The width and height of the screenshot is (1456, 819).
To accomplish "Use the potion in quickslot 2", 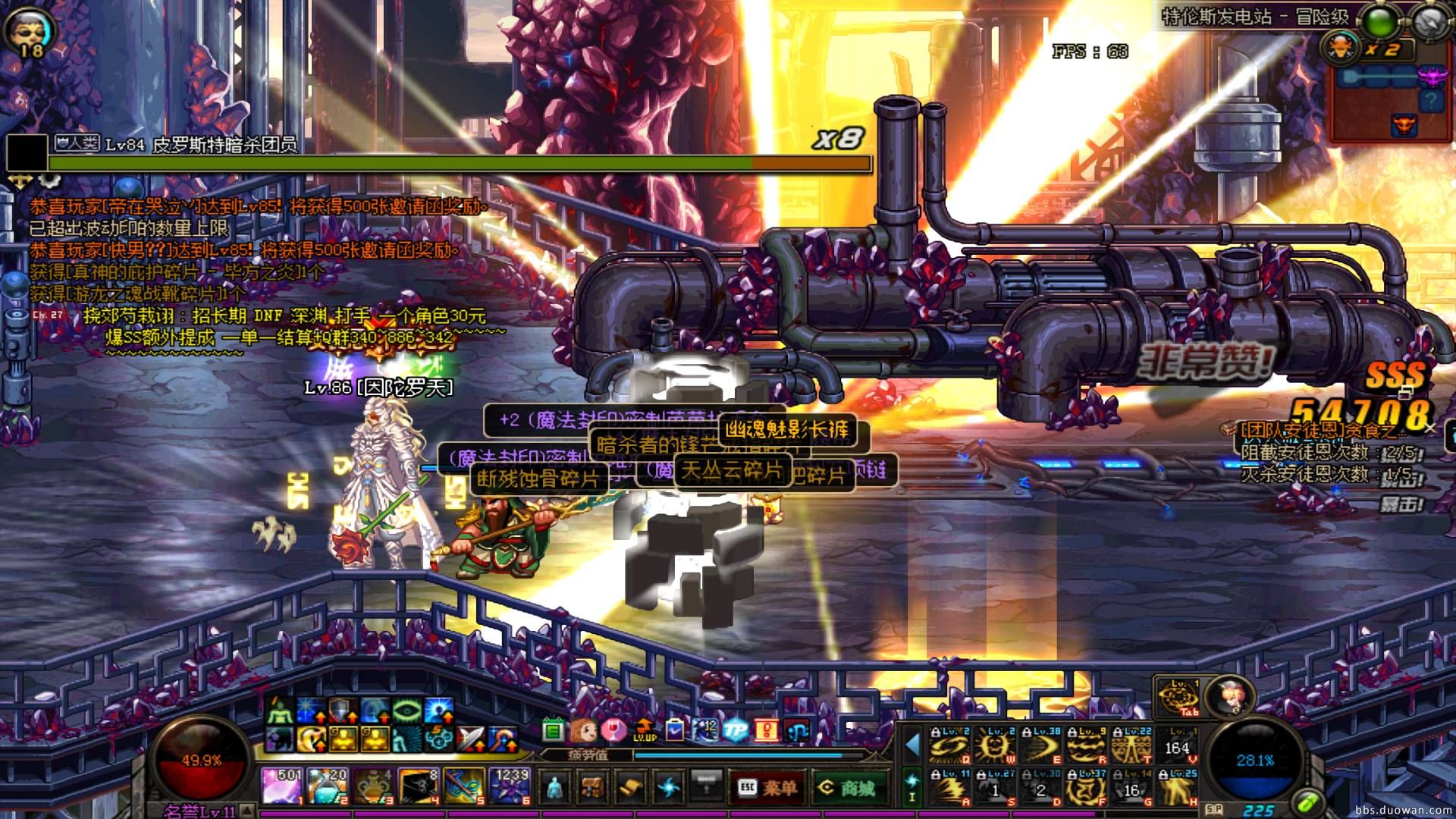I will click(x=328, y=786).
